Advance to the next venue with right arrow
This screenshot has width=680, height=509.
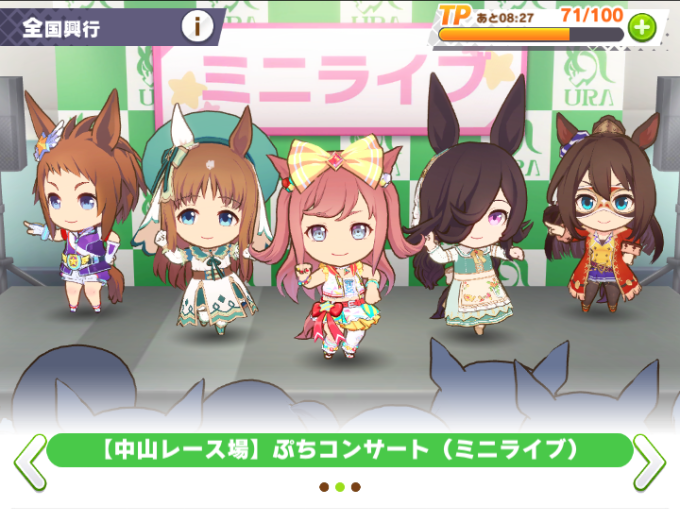click(x=649, y=460)
